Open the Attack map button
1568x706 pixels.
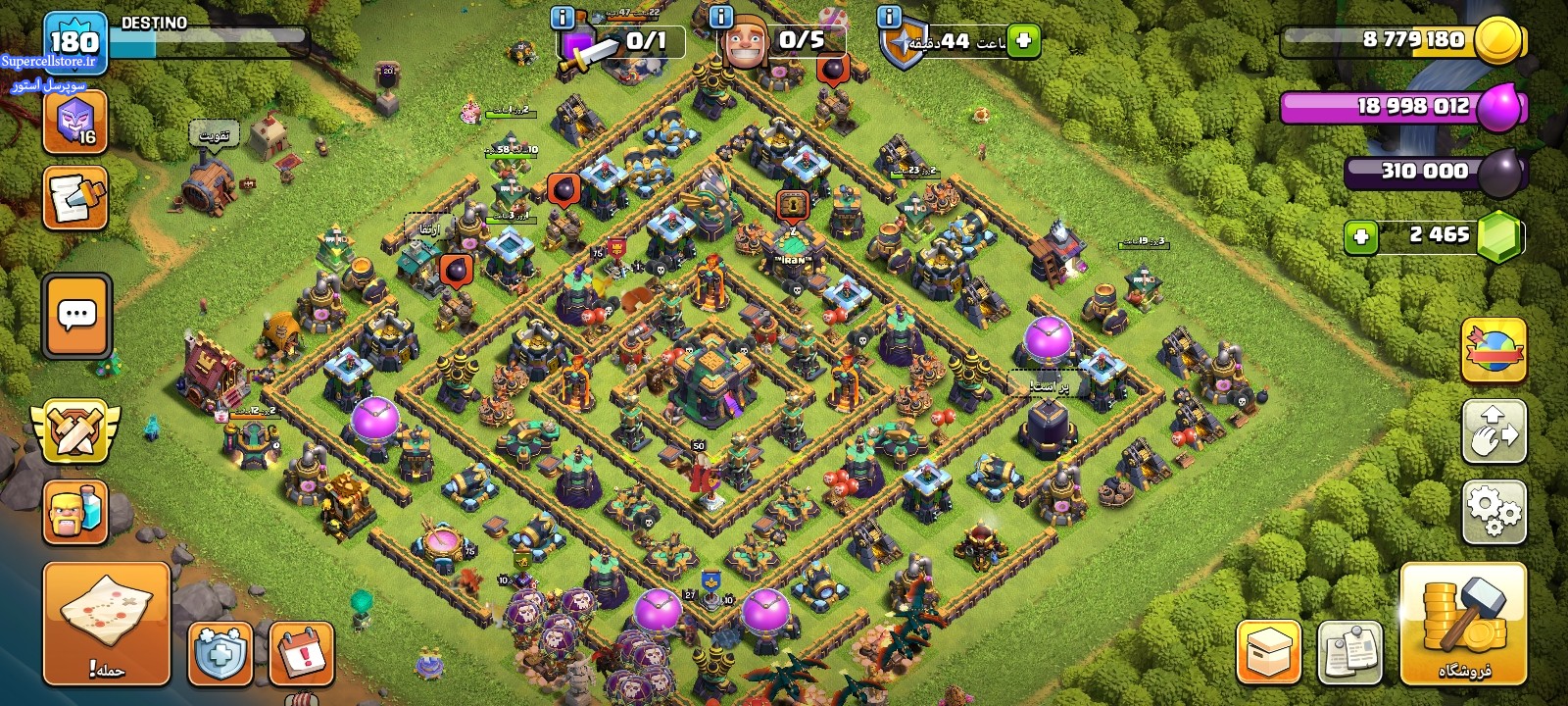pyautogui.click(x=106, y=623)
